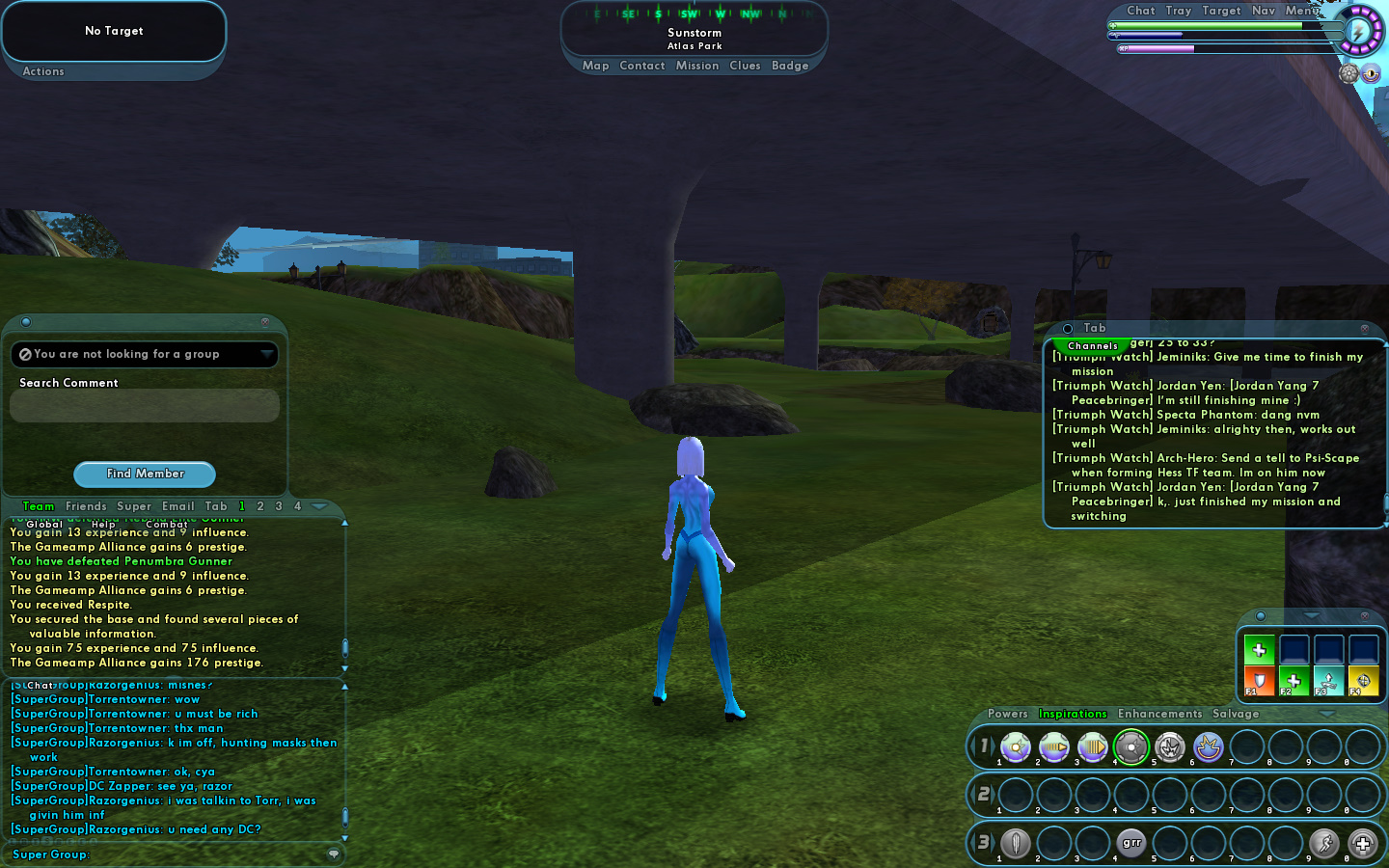Click the Find Member button
The height and width of the screenshot is (868, 1389).
coord(145,474)
